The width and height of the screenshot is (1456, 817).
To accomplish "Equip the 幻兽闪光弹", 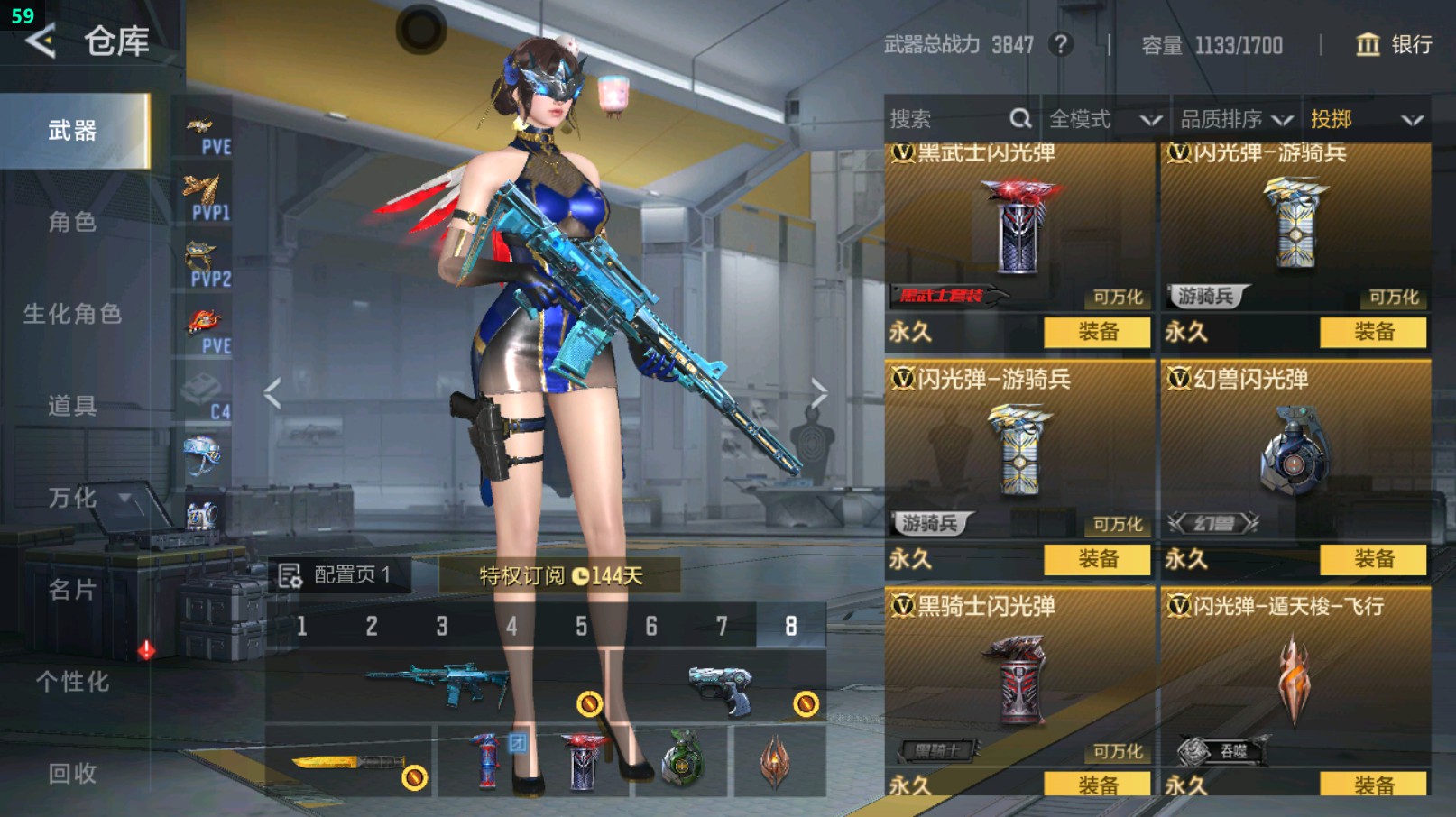I will tap(1373, 559).
